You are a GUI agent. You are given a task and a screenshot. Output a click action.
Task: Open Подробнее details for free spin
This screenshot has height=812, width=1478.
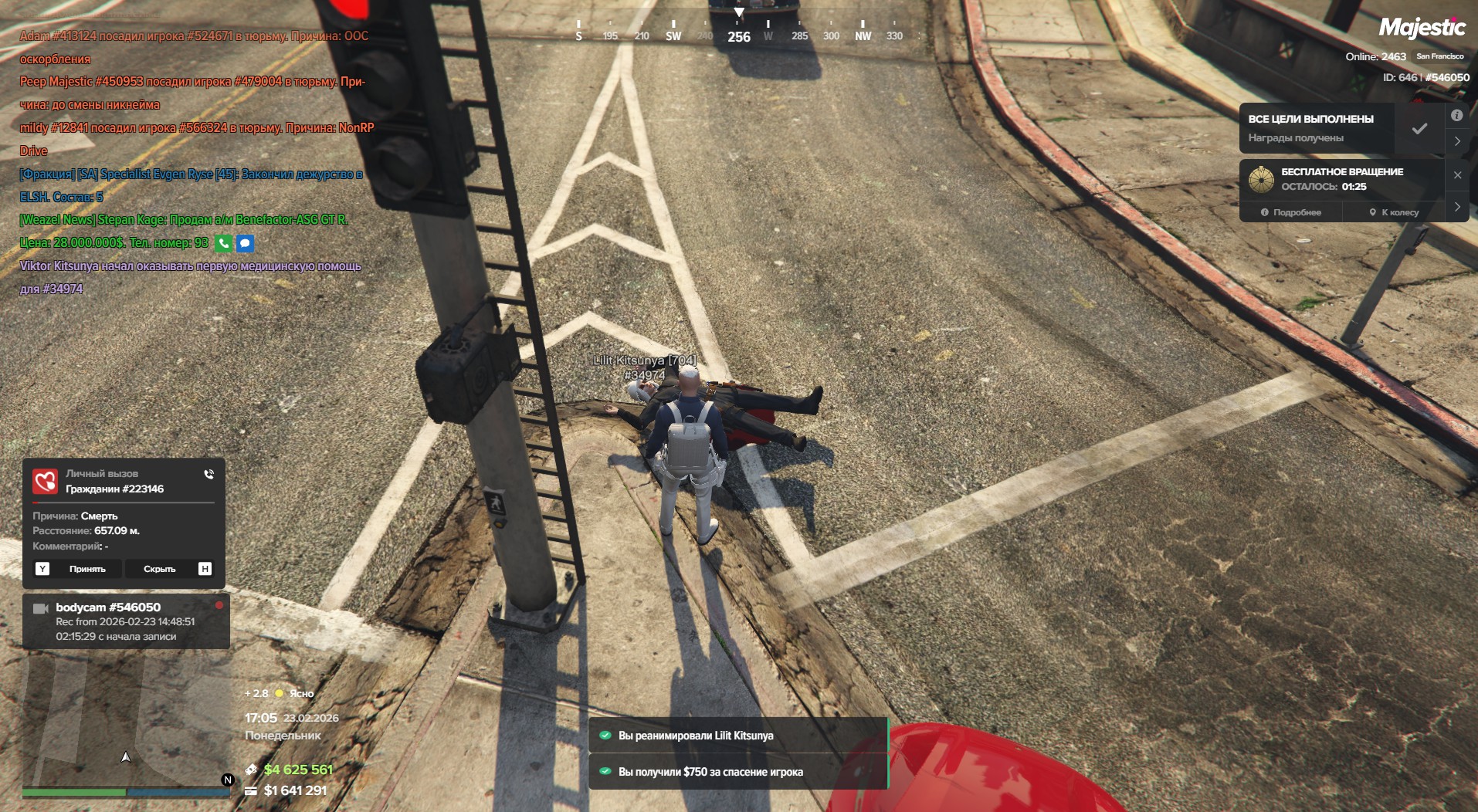coord(1291,212)
